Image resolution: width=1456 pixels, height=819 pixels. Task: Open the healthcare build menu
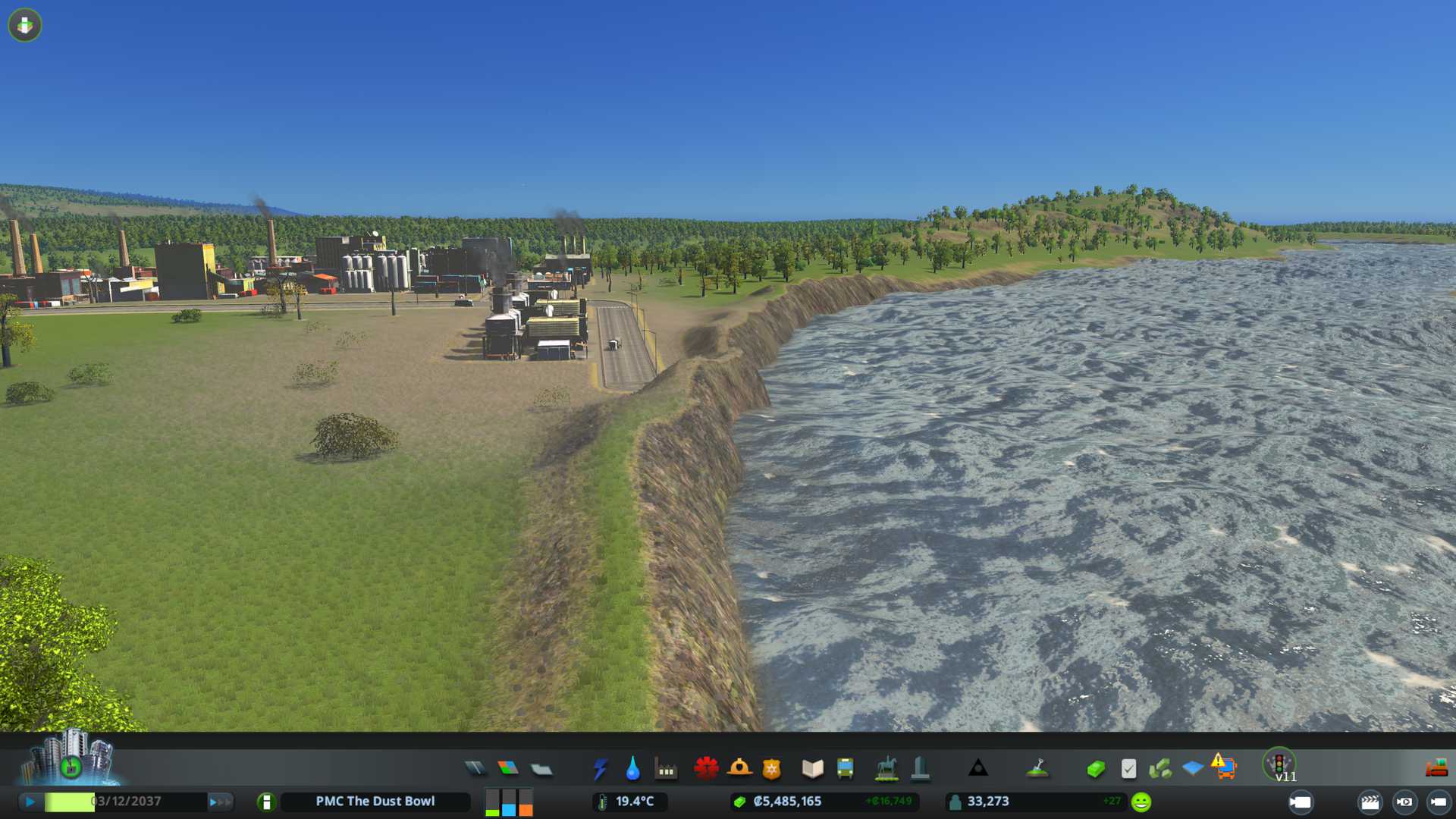[x=706, y=769]
